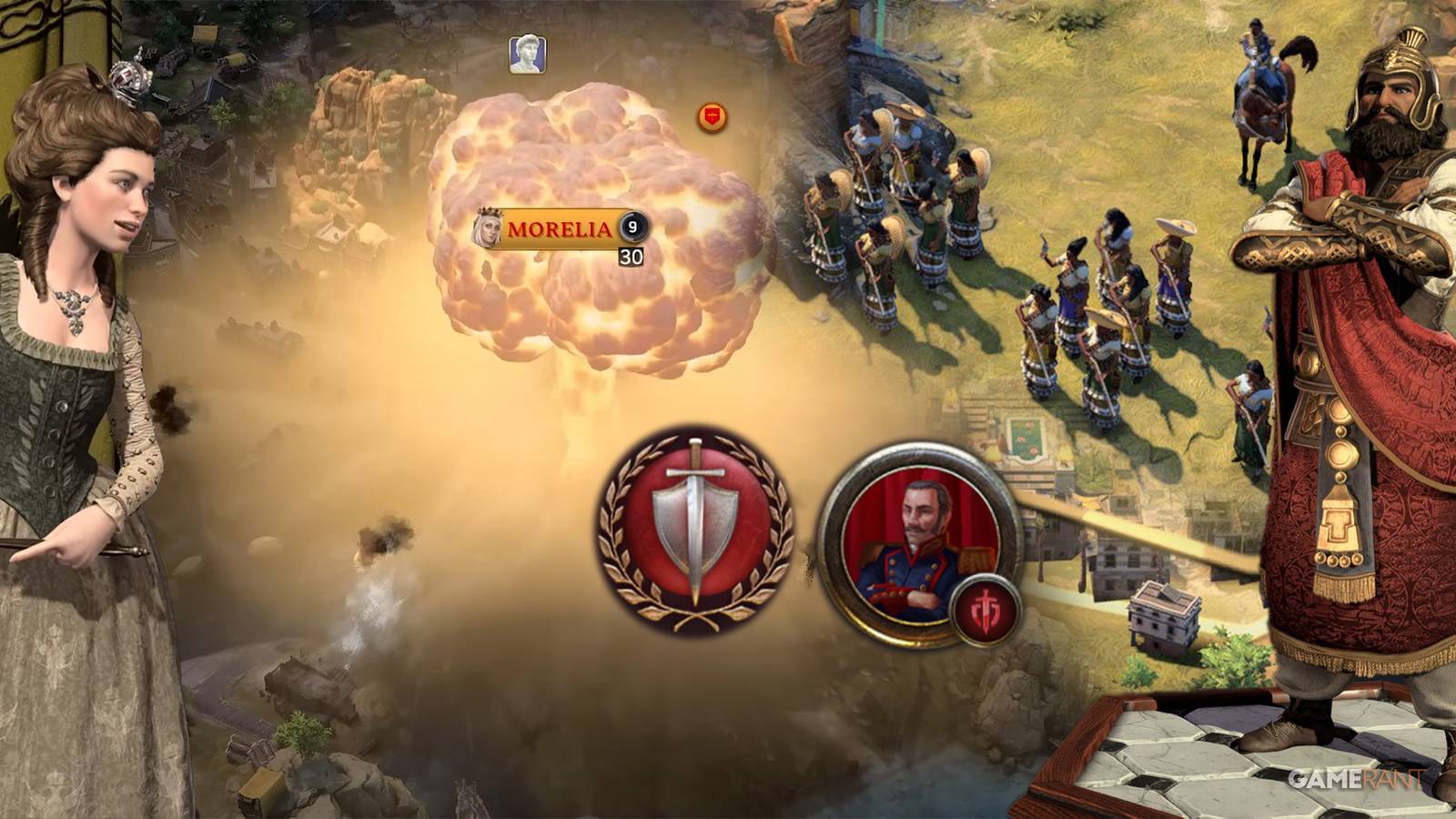Toggle the level 9 badge indicator
Viewport: 1456px width, 819px height.
pyautogui.click(x=632, y=227)
